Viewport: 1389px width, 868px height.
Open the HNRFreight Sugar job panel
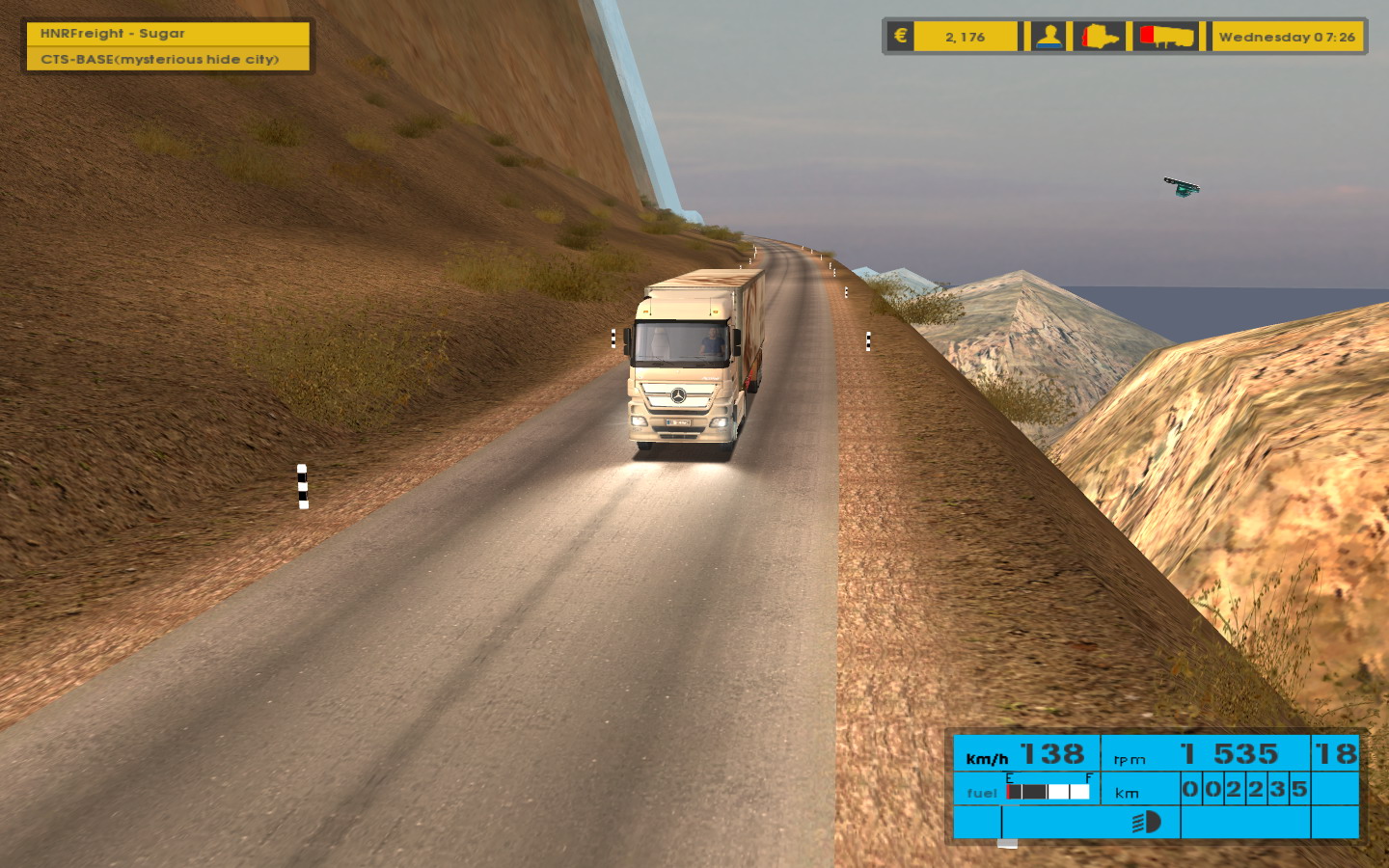tap(168, 34)
